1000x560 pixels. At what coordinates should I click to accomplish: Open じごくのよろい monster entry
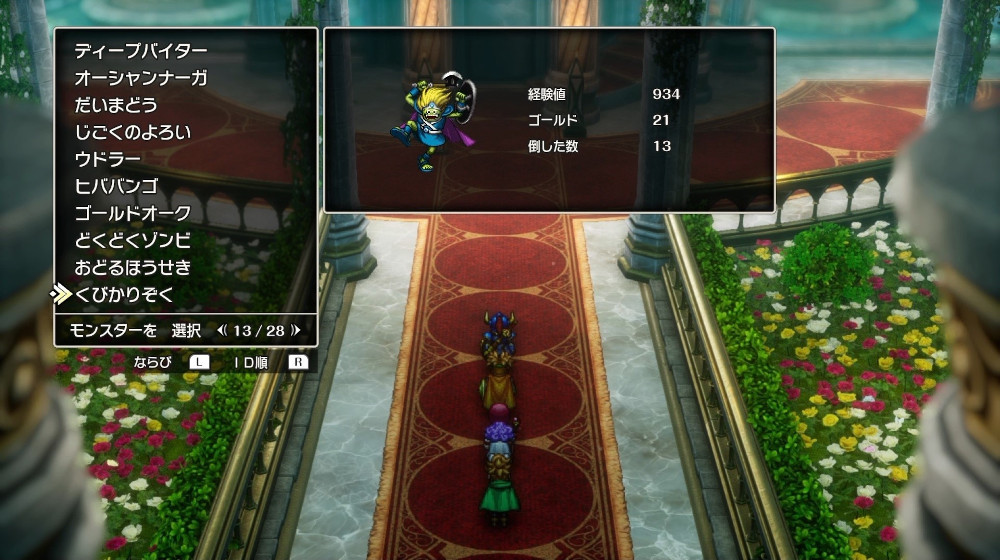pos(132,132)
